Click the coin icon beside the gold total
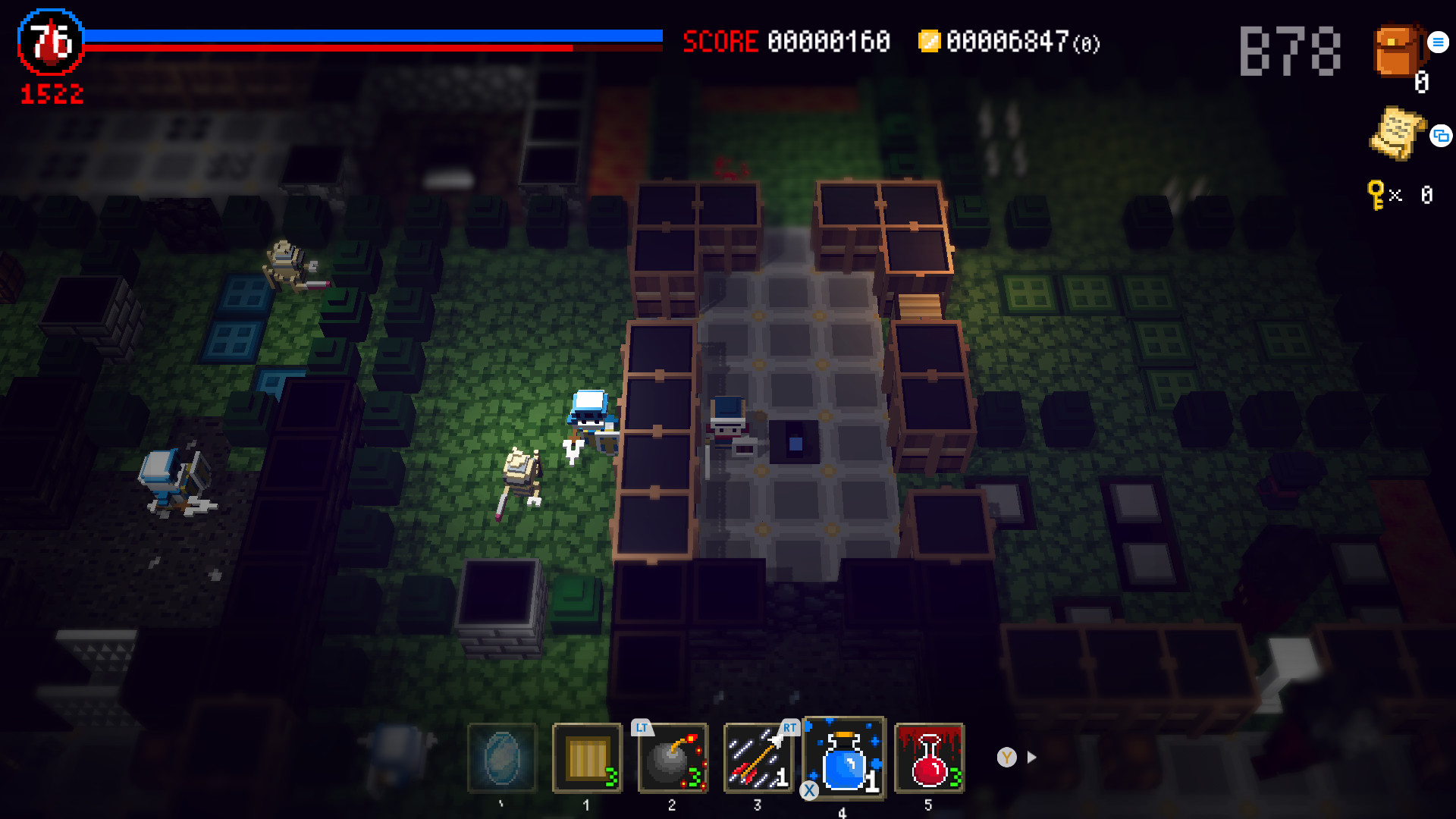1456x819 pixels. [x=930, y=43]
